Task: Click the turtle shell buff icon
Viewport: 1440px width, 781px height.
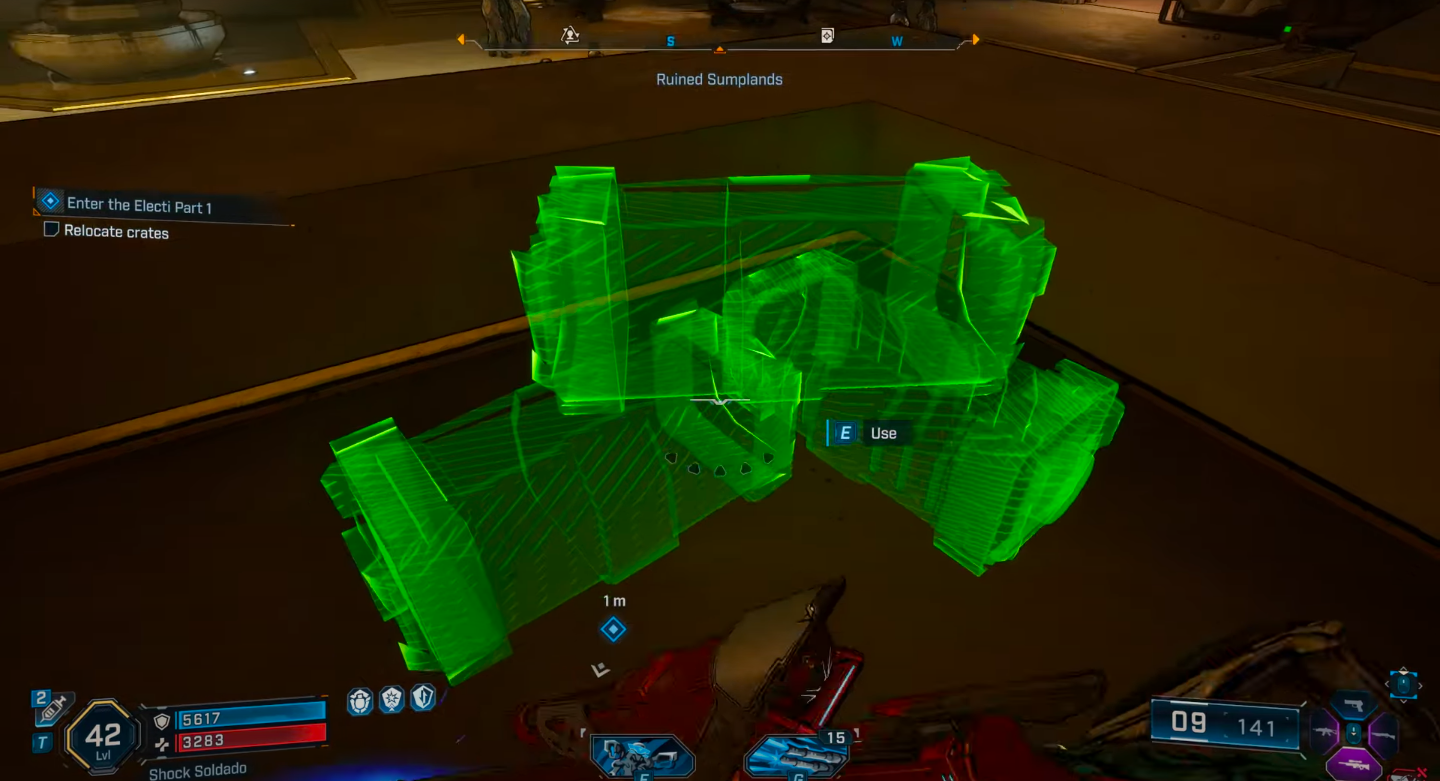Action: point(360,700)
